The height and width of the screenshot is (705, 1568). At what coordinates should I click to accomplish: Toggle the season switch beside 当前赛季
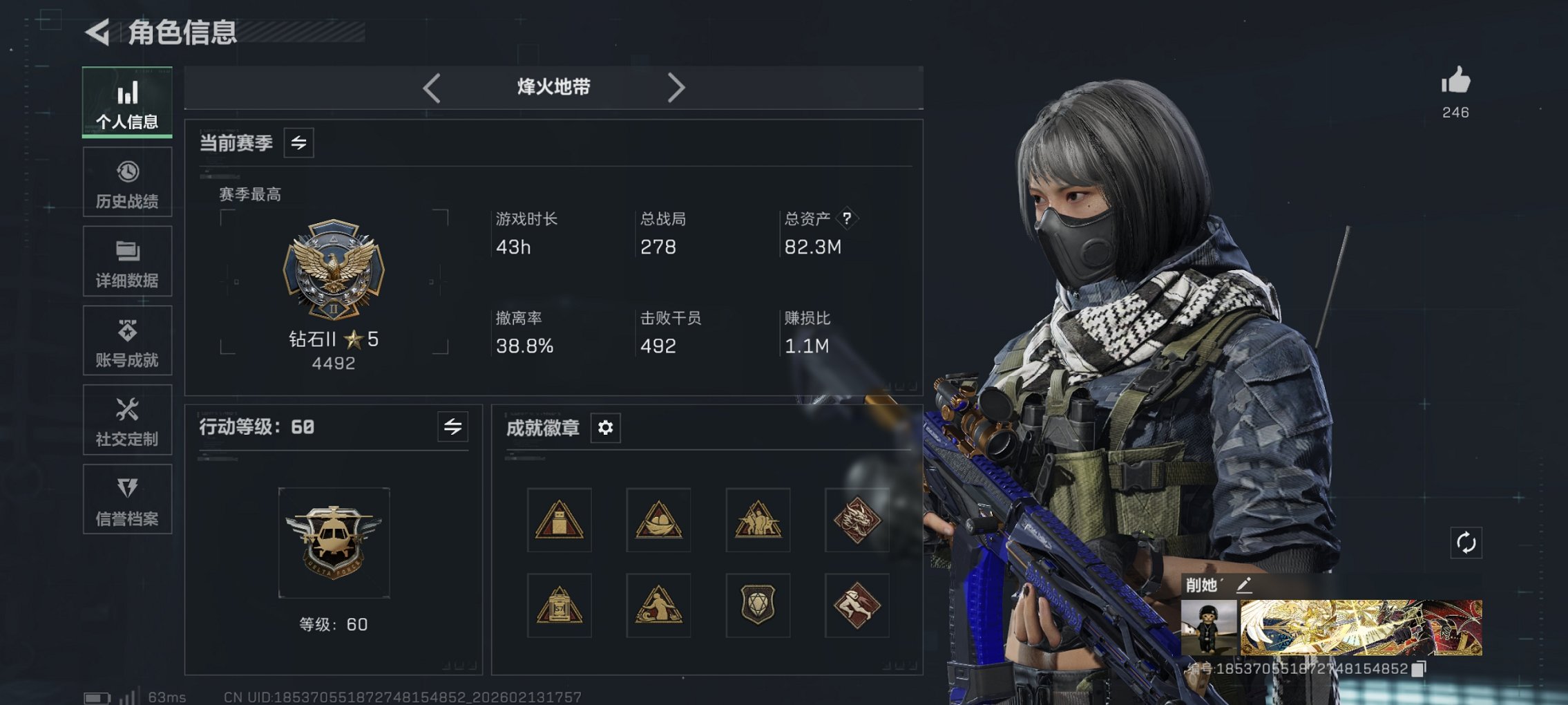298,143
